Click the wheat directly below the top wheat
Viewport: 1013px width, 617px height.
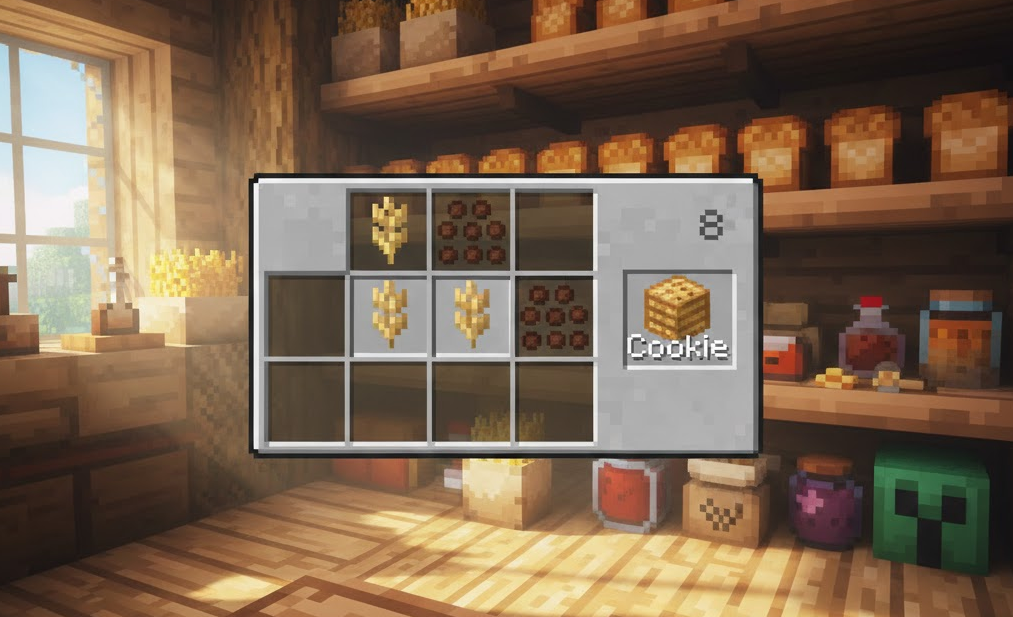pos(389,315)
